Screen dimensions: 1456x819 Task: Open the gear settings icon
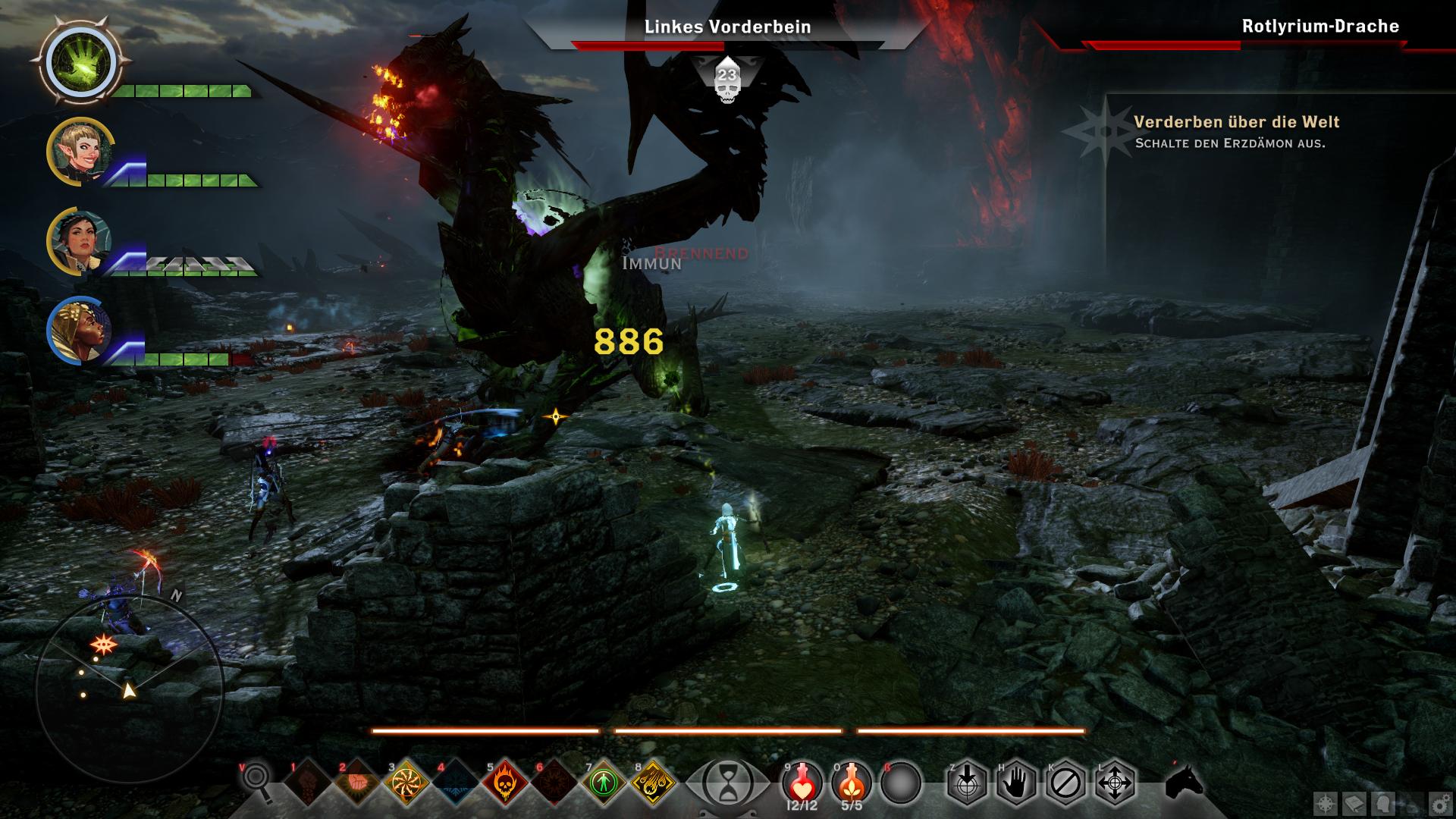click(x=1438, y=802)
